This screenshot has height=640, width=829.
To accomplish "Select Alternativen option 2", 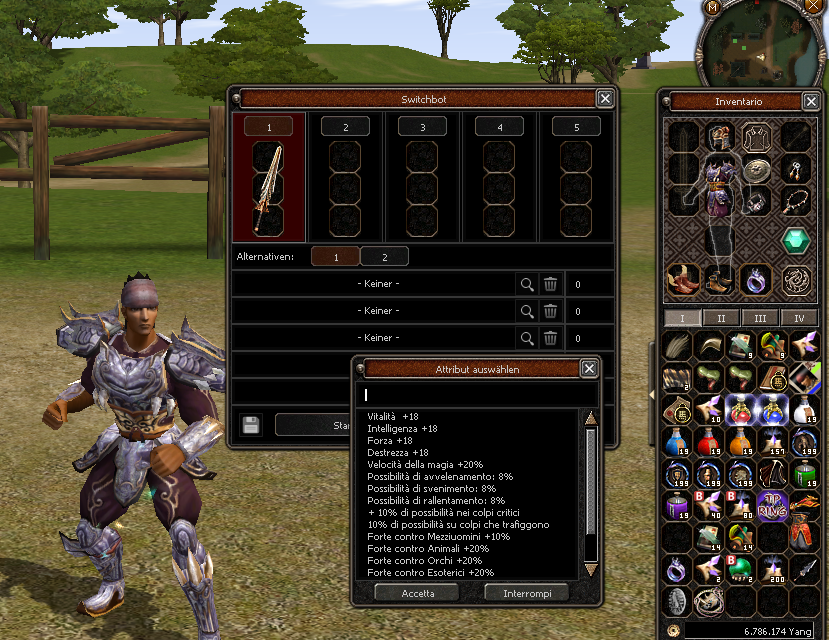I will [384, 257].
